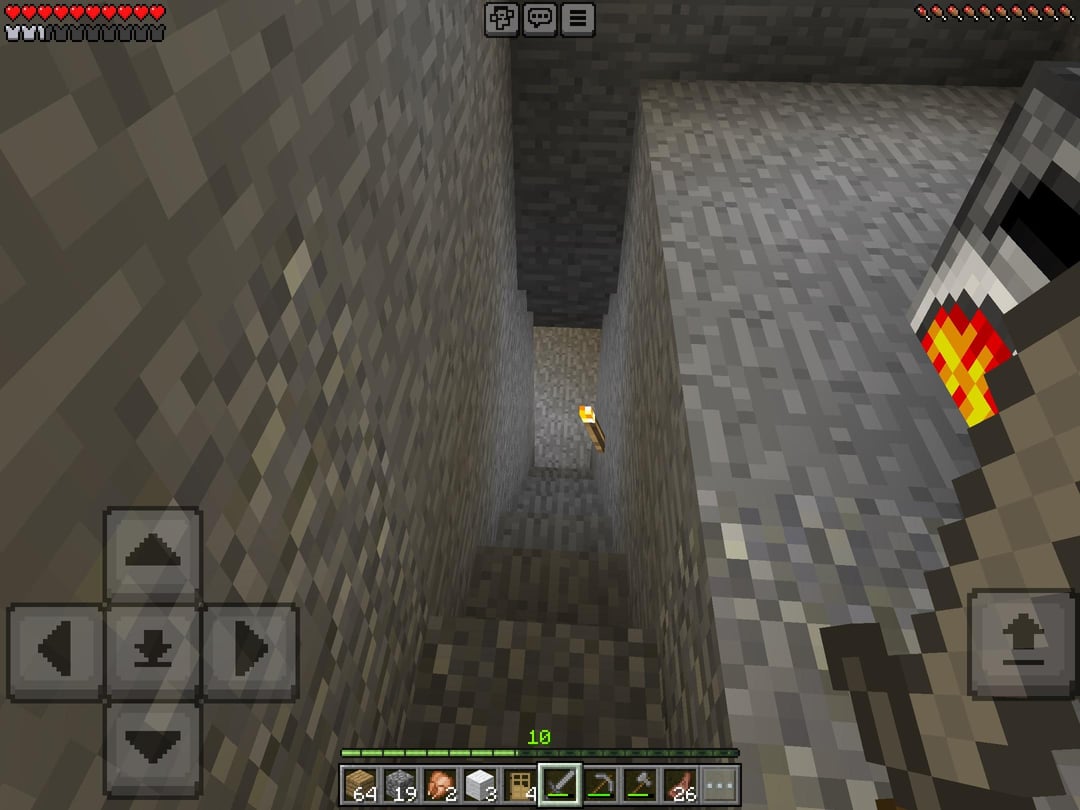Viewport: 1080px width, 810px height.
Task: Select the oak planks hotbar slot
Action: pos(360,784)
